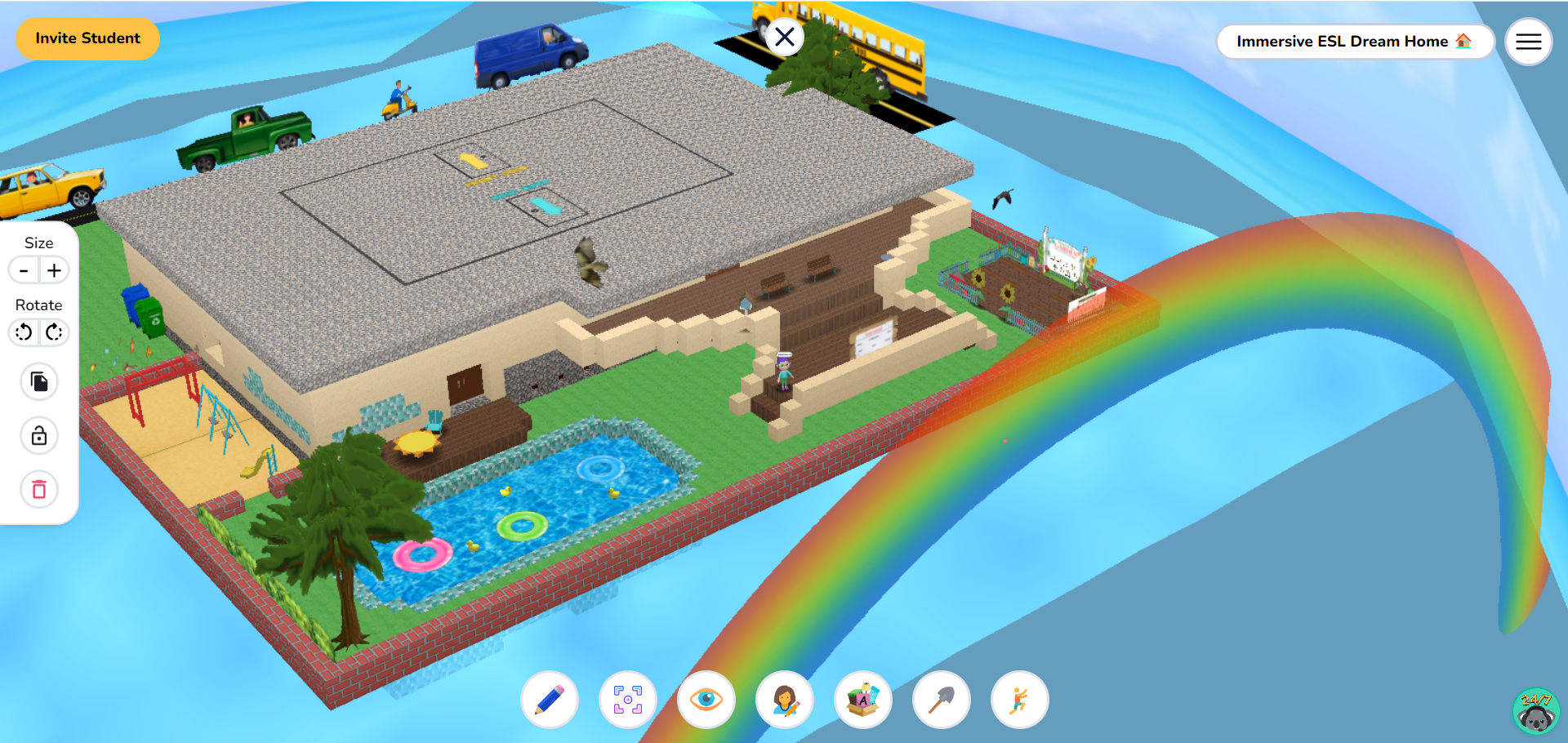Increase object size with plus stepper
Screen dimensions: 1568x743
[54, 270]
